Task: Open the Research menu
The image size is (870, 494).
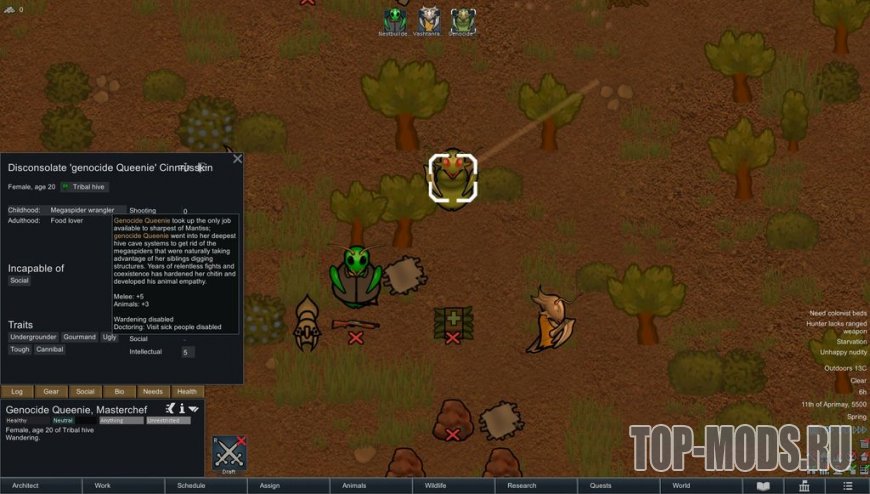Action: pos(521,486)
